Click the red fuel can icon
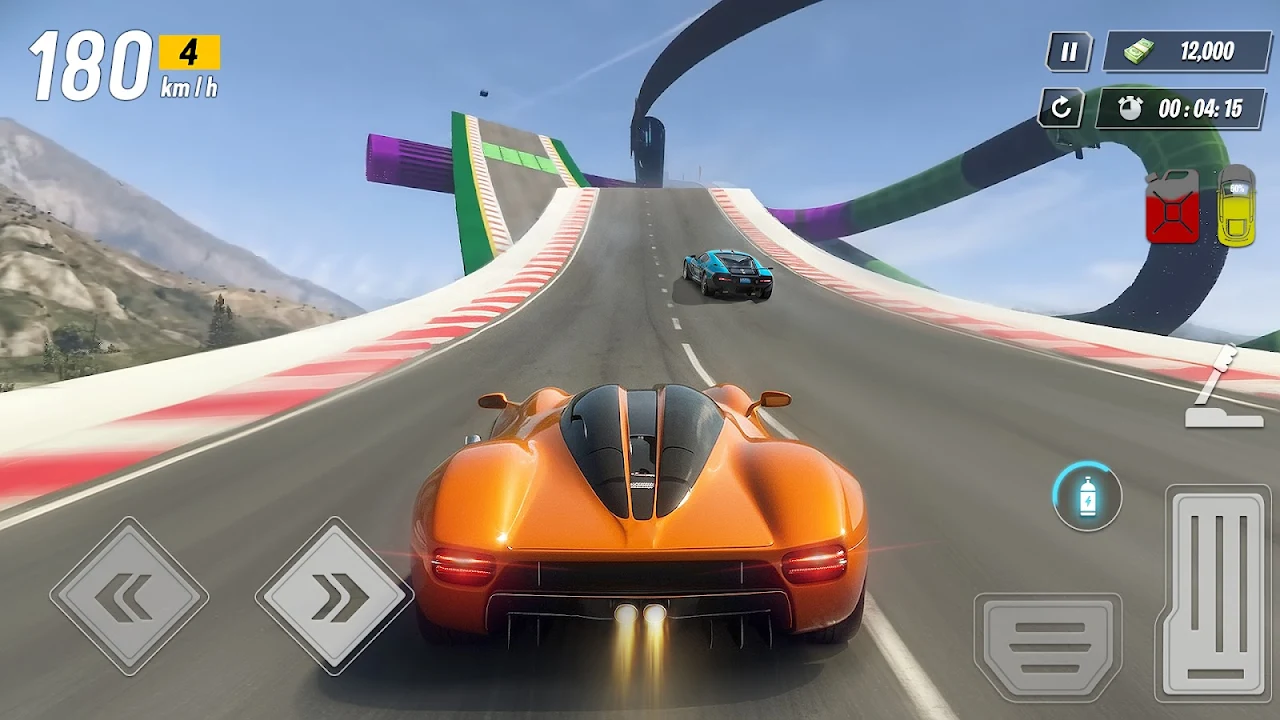 1172,206
